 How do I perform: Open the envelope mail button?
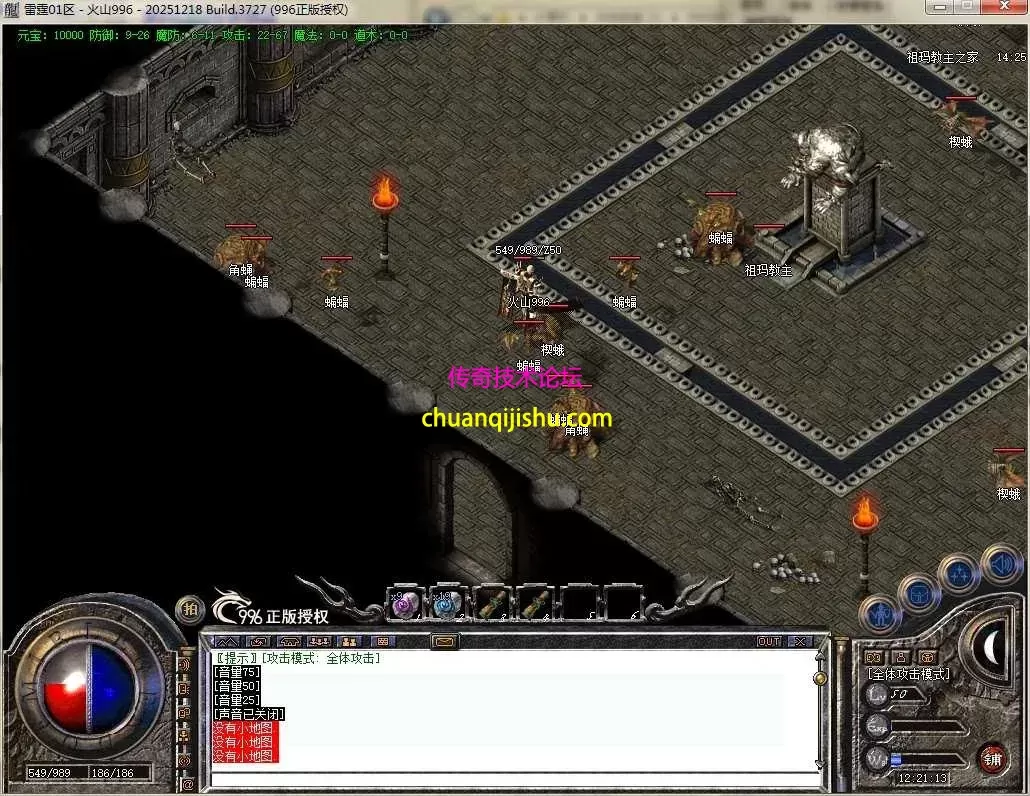click(444, 641)
